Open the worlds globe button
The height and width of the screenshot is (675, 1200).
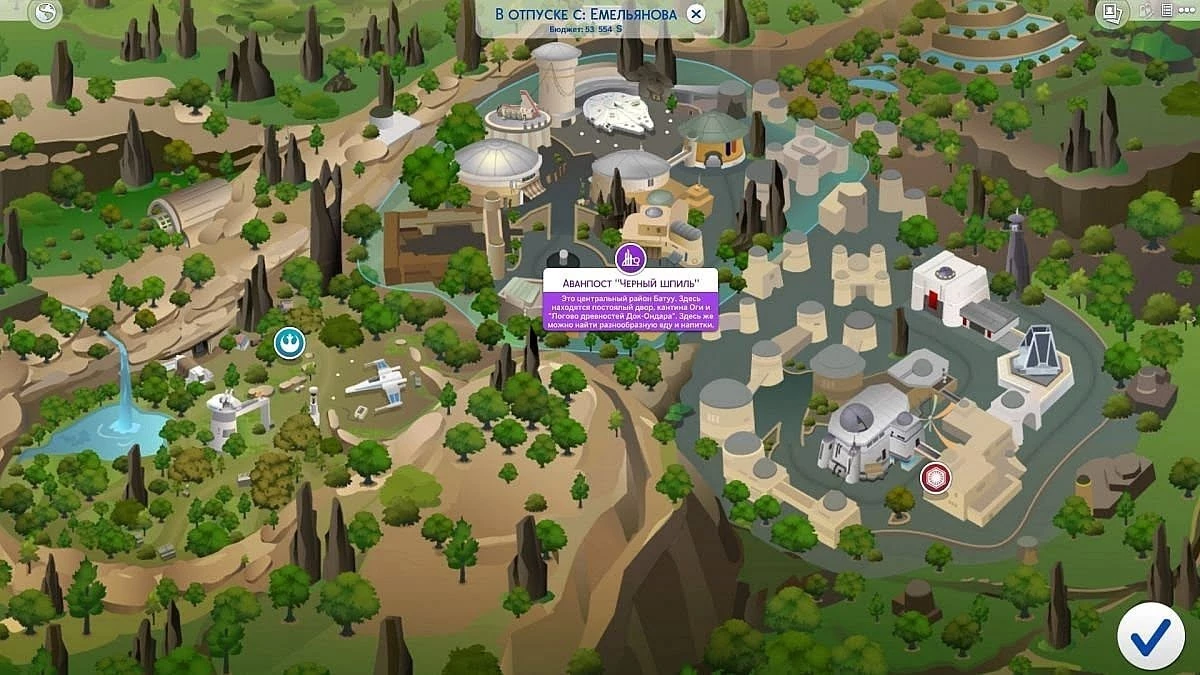coord(45,13)
